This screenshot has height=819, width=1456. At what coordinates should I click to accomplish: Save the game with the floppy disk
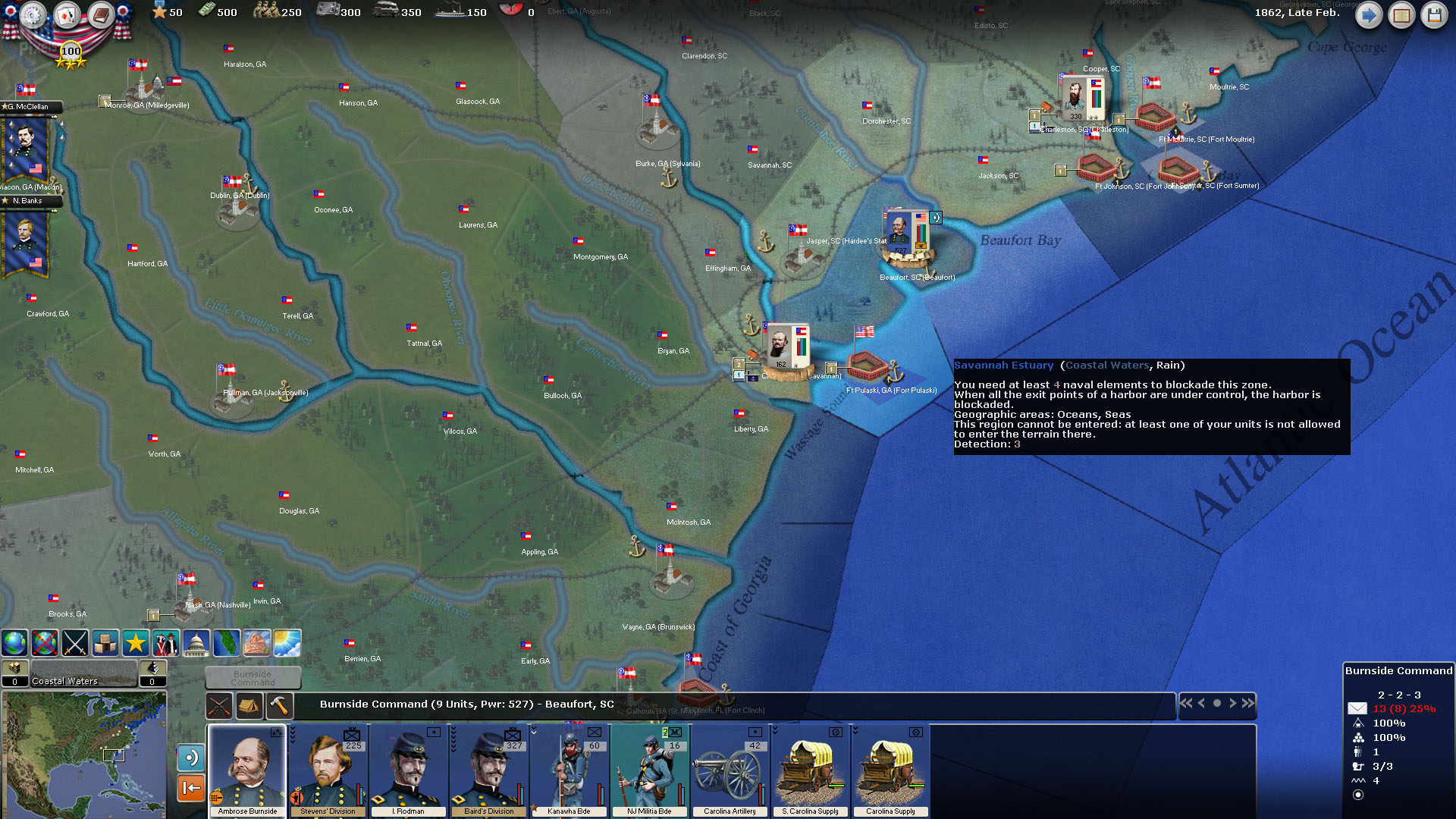[1434, 14]
